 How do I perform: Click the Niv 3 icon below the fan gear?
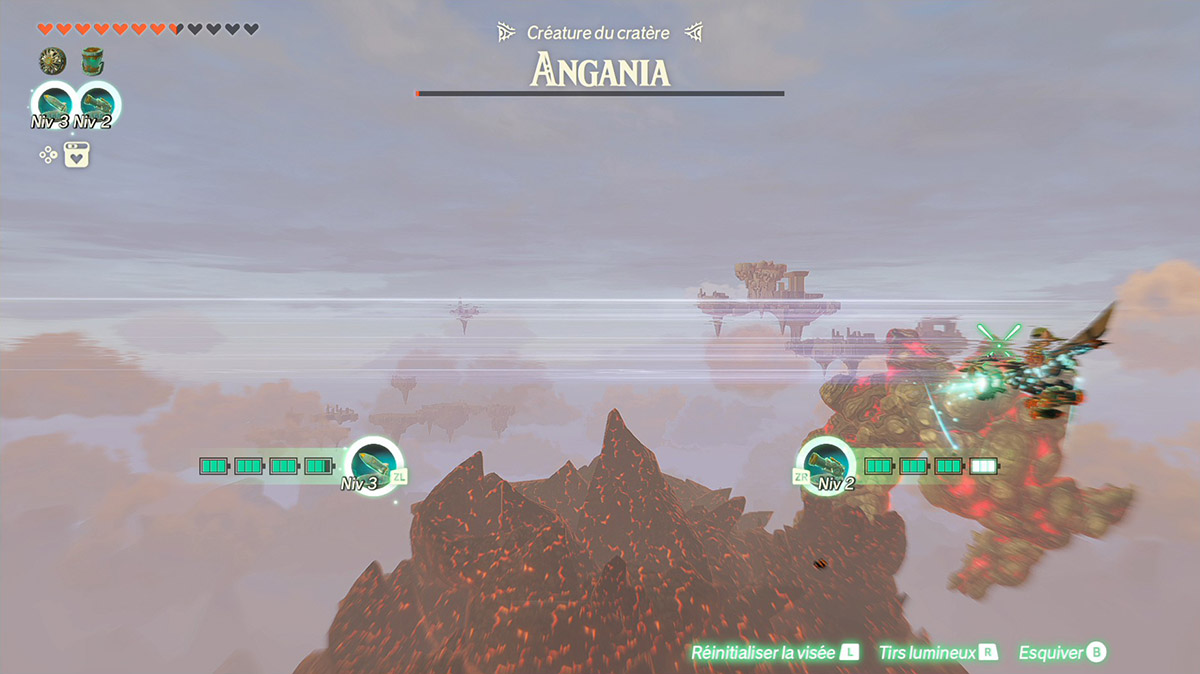point(53,104)
